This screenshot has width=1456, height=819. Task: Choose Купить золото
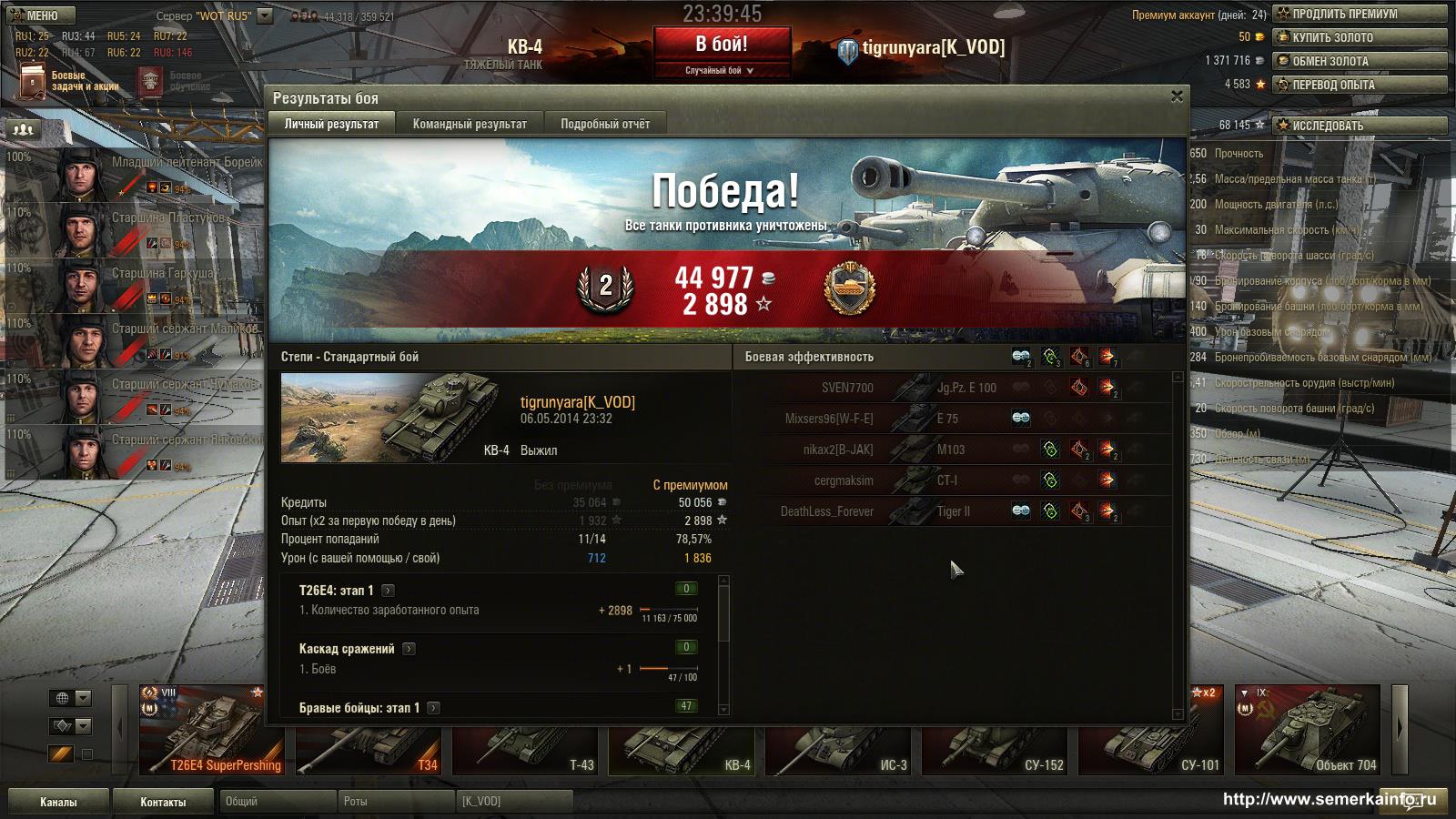tap(1360, 37)
